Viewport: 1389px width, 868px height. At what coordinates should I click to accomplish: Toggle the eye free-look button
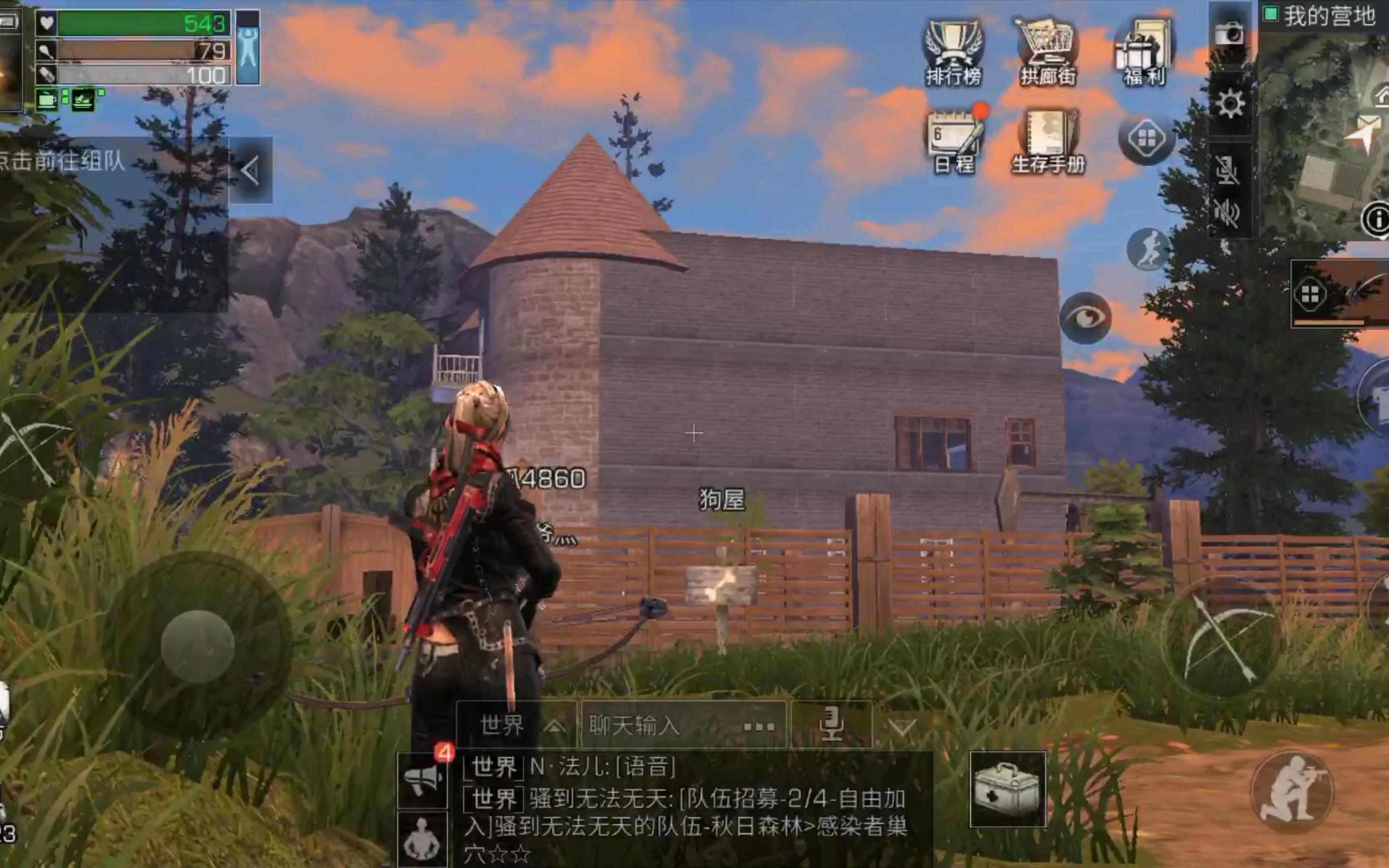(x=1085, y=317)
